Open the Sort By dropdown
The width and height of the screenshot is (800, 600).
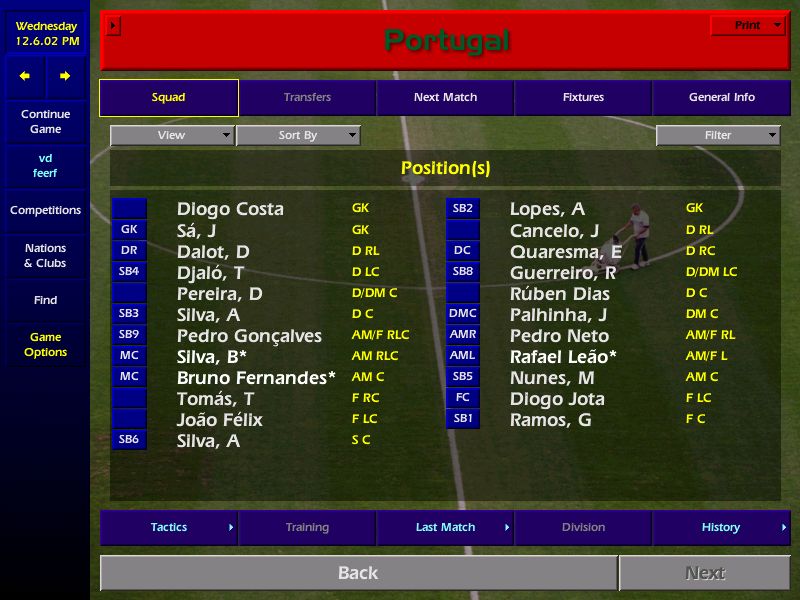tap(298, 136)
